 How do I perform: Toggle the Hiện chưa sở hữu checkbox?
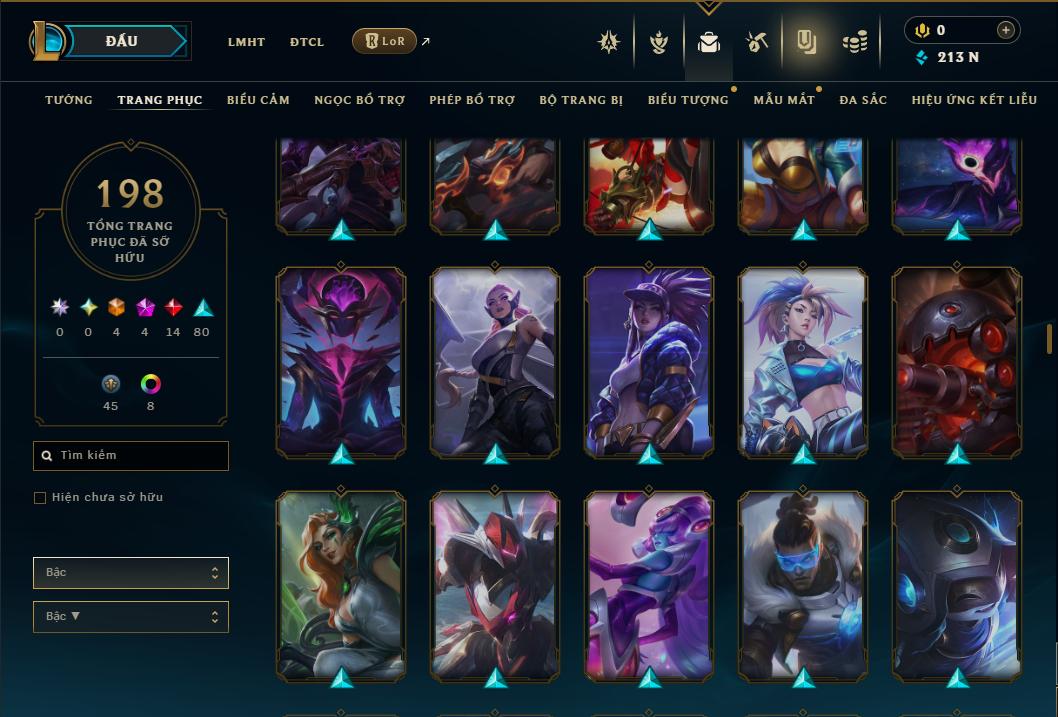pyautogui.click(x=40, y=498)
